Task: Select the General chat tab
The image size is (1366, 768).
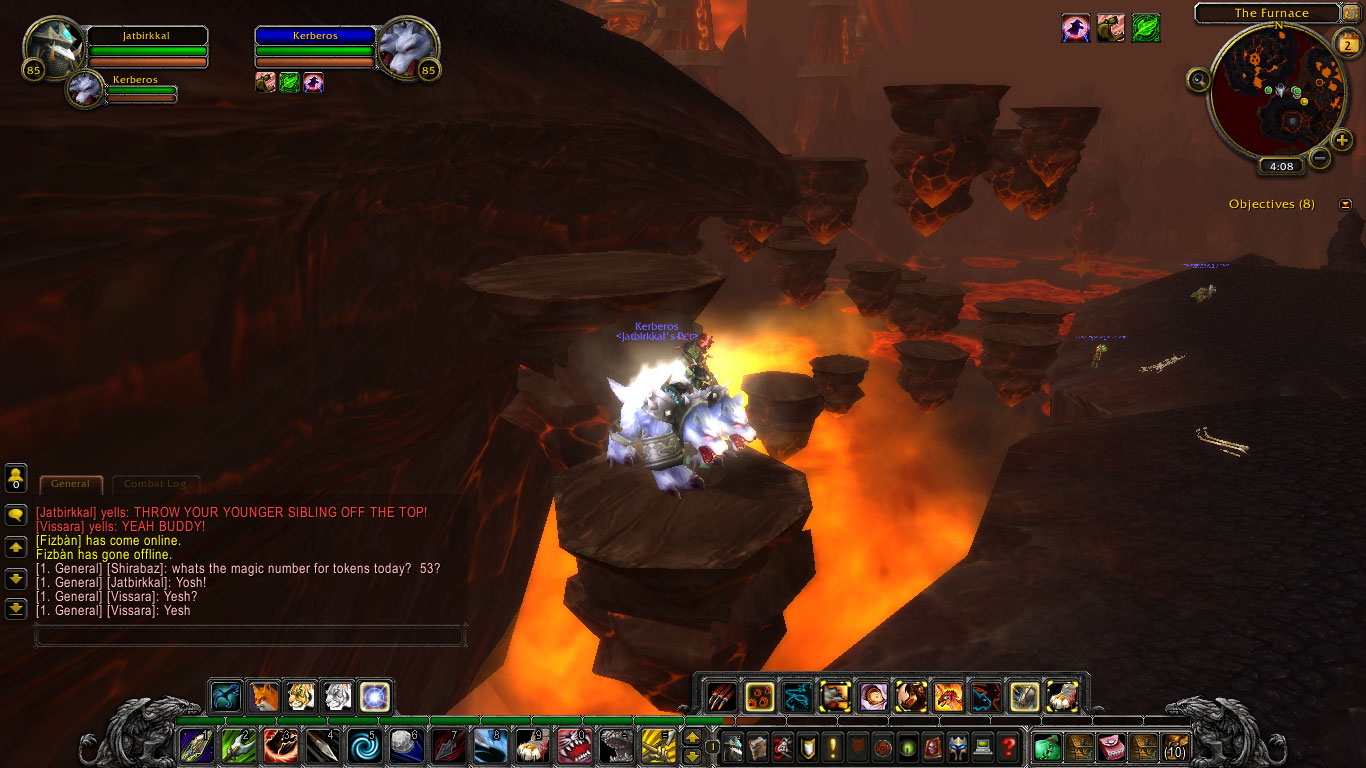Action: click(x=70, y=484)
